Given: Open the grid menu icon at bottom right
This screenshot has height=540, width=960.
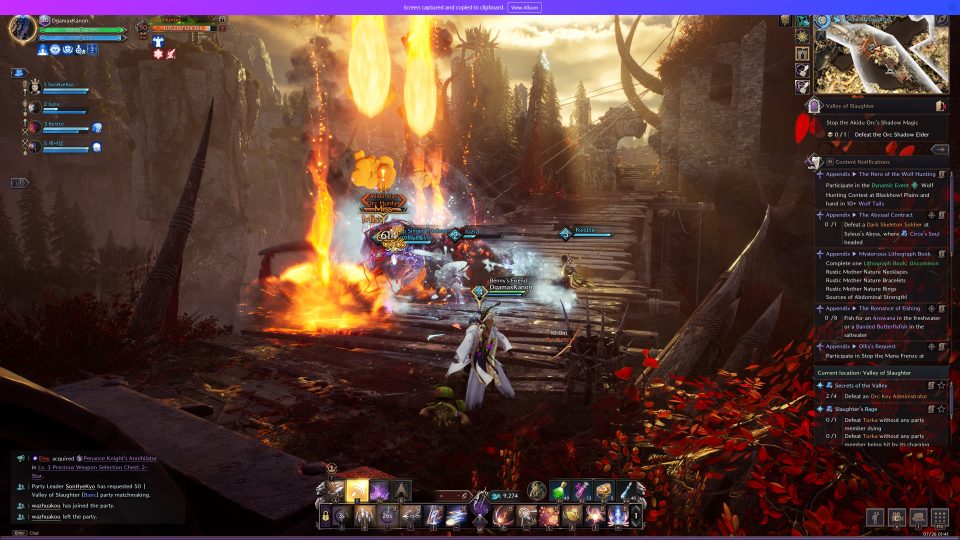Looking at the screenshot, I should (x=939, y=517).
